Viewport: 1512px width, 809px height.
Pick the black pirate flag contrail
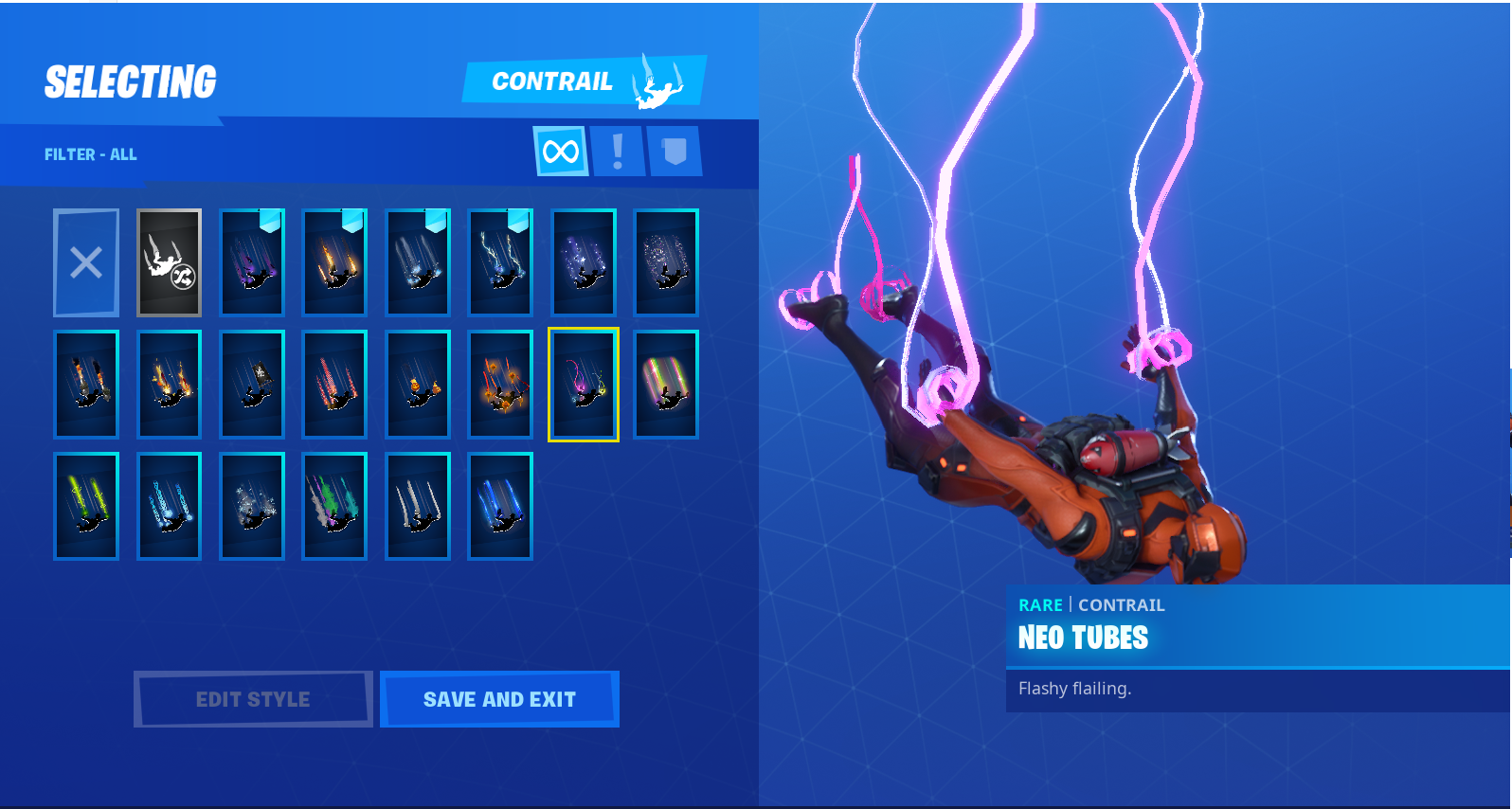pos(253,385)
